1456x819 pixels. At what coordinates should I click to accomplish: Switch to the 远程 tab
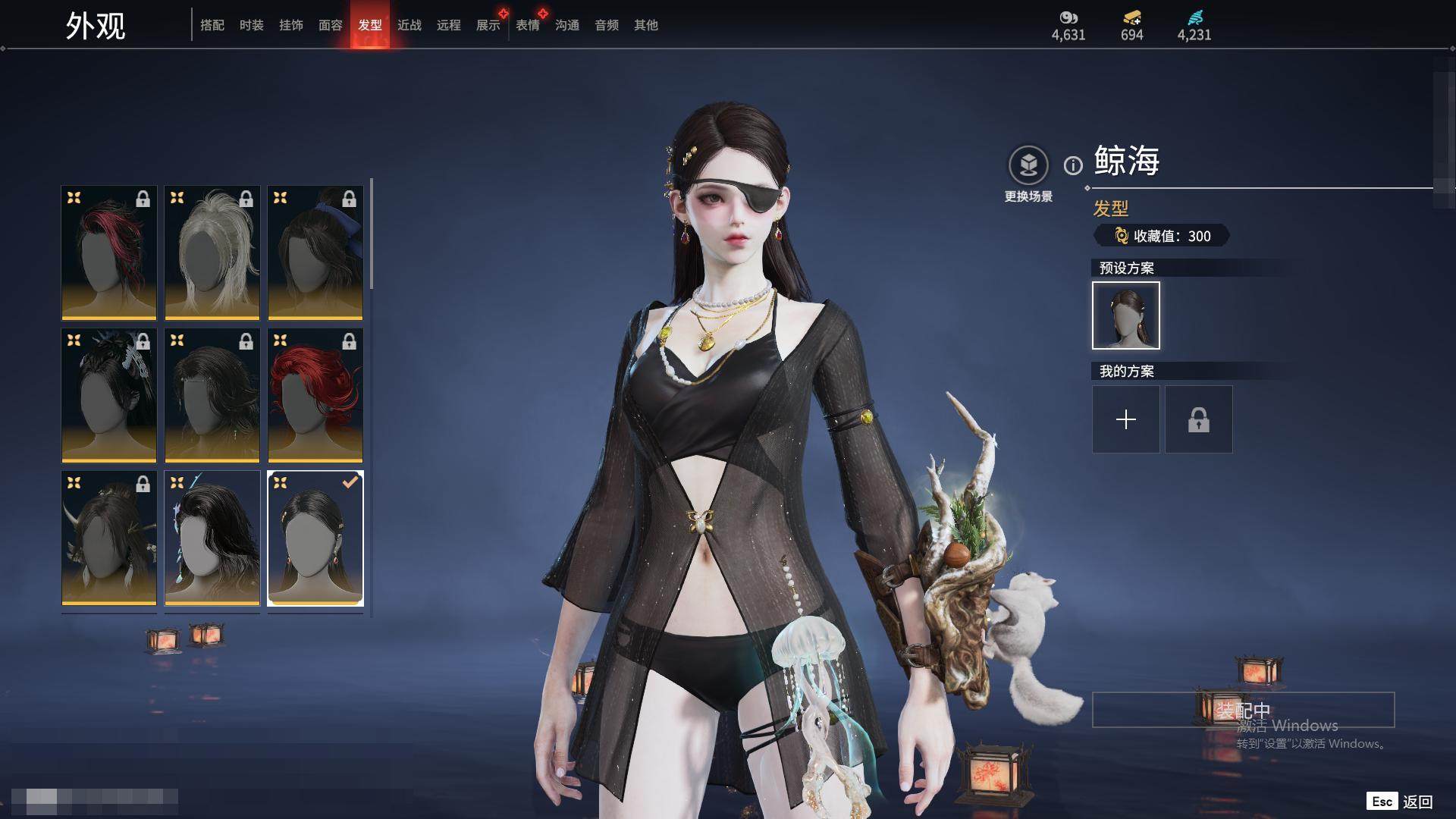click(449, 25)
